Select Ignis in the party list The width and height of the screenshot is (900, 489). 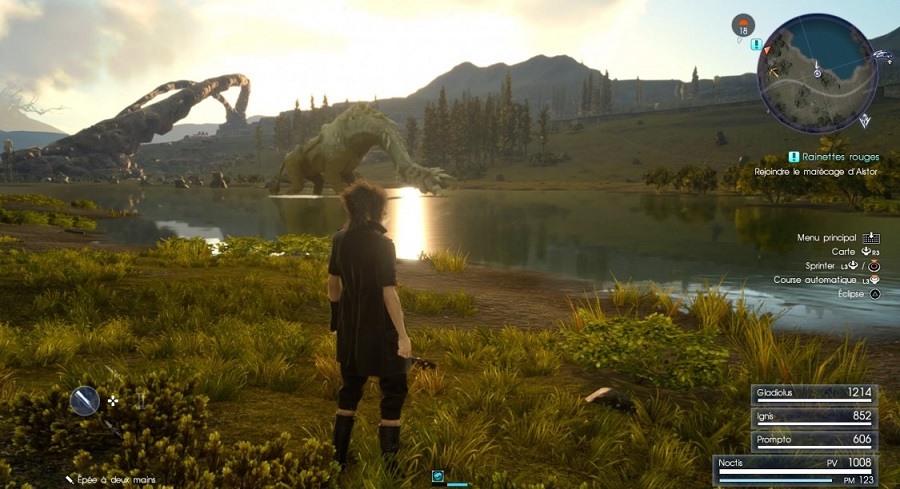(x=814, y=418)
